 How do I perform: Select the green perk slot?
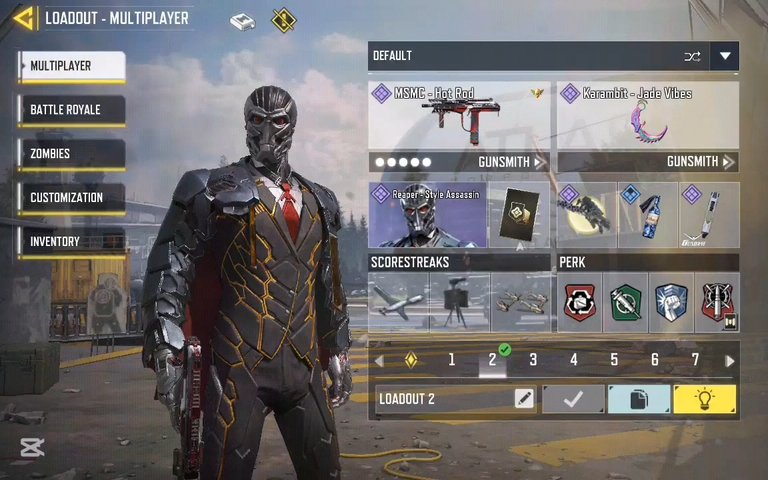pyautogui.click(x=626, y=302)
